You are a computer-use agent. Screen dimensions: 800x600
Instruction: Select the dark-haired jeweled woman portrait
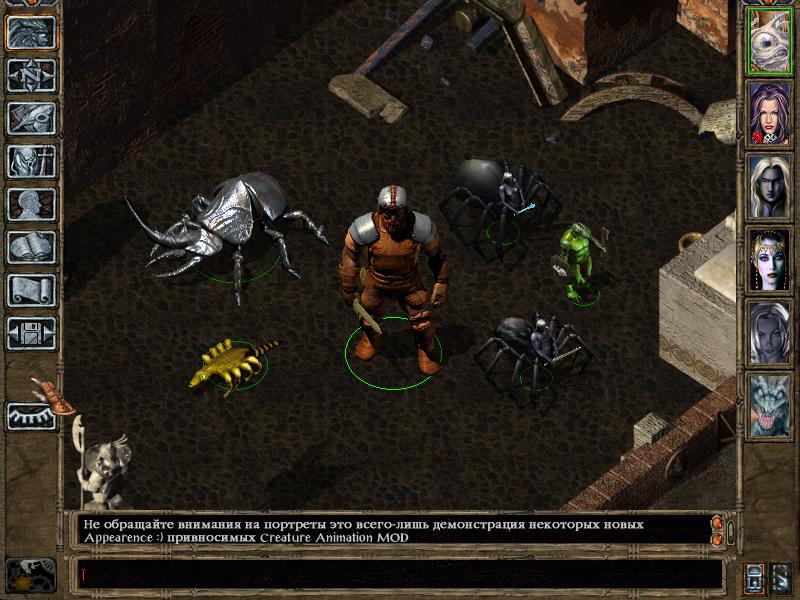click(x=769, y=260)
